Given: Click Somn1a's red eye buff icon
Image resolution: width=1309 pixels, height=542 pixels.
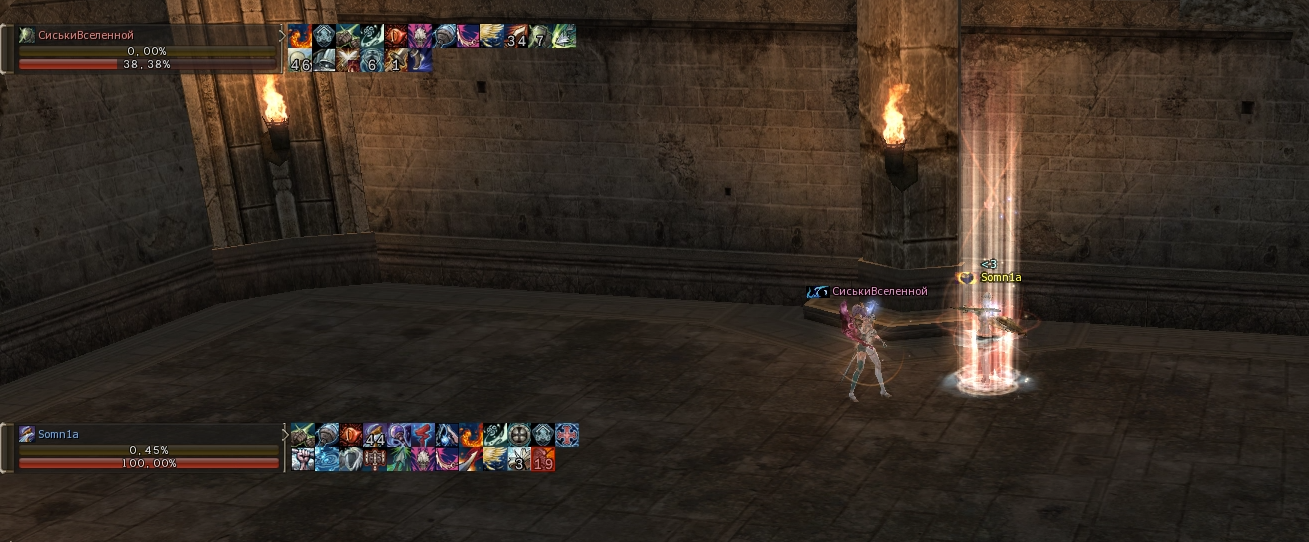Looking at the screenshot, I should pyautogui.click(x=351, y=435).
